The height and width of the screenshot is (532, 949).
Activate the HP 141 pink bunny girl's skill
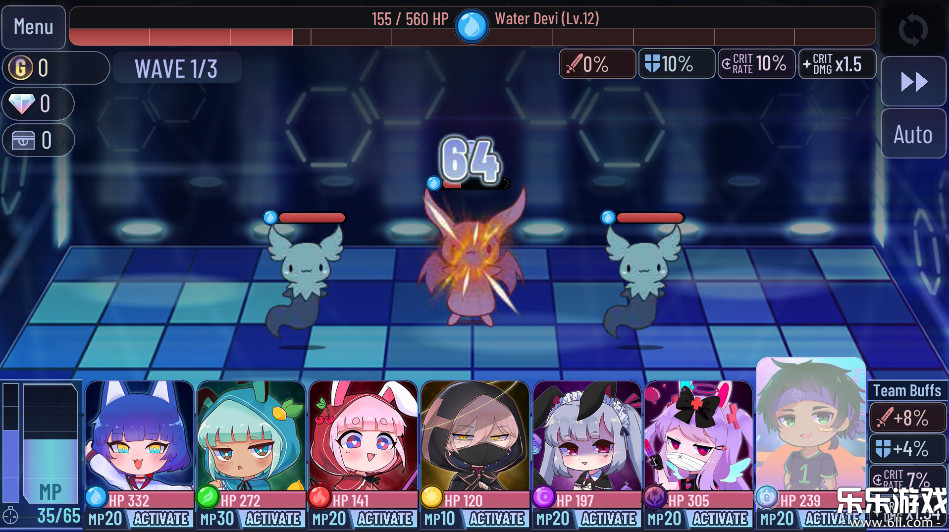tap(385, 519)
